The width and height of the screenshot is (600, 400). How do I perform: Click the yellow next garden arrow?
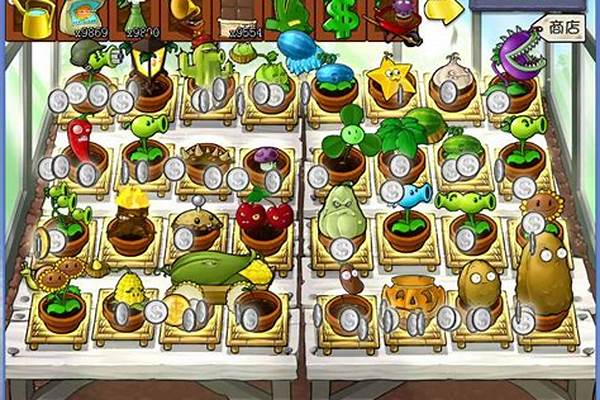(442, 10)
